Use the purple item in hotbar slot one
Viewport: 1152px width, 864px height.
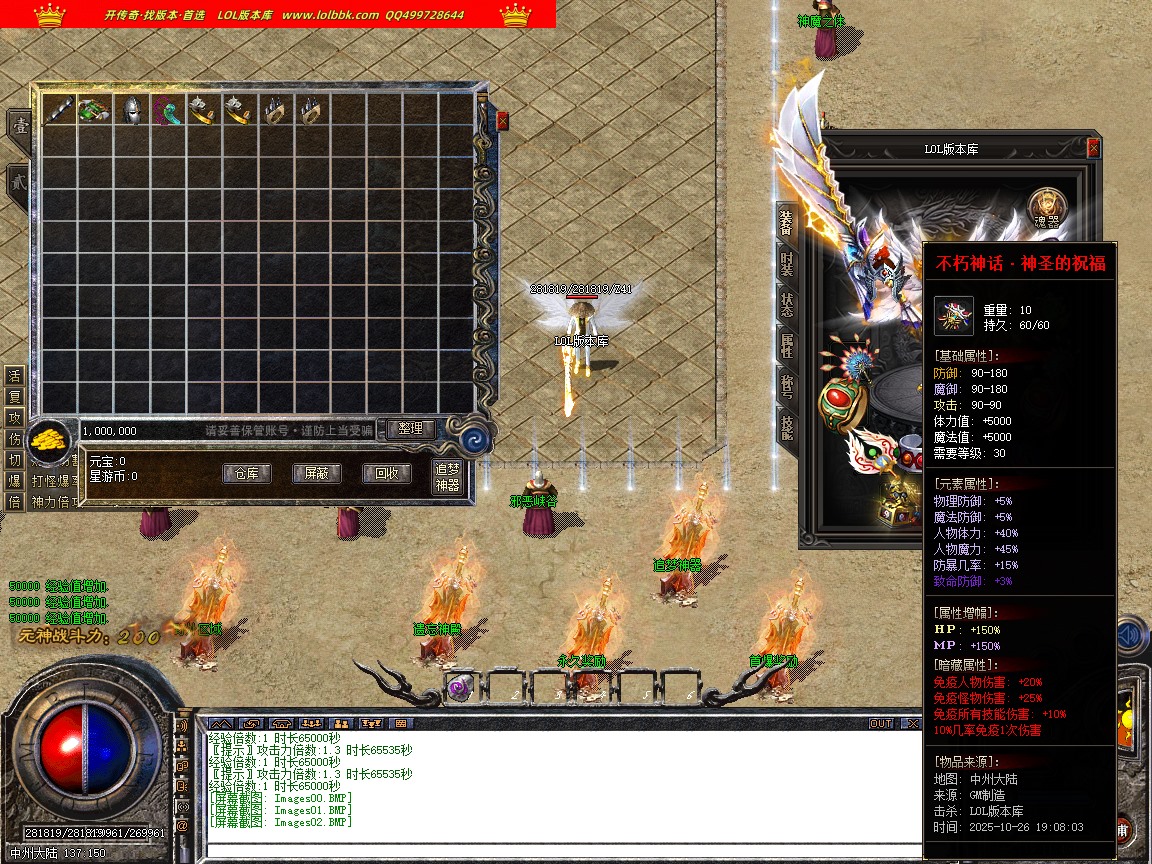click(x=462, y=687)
